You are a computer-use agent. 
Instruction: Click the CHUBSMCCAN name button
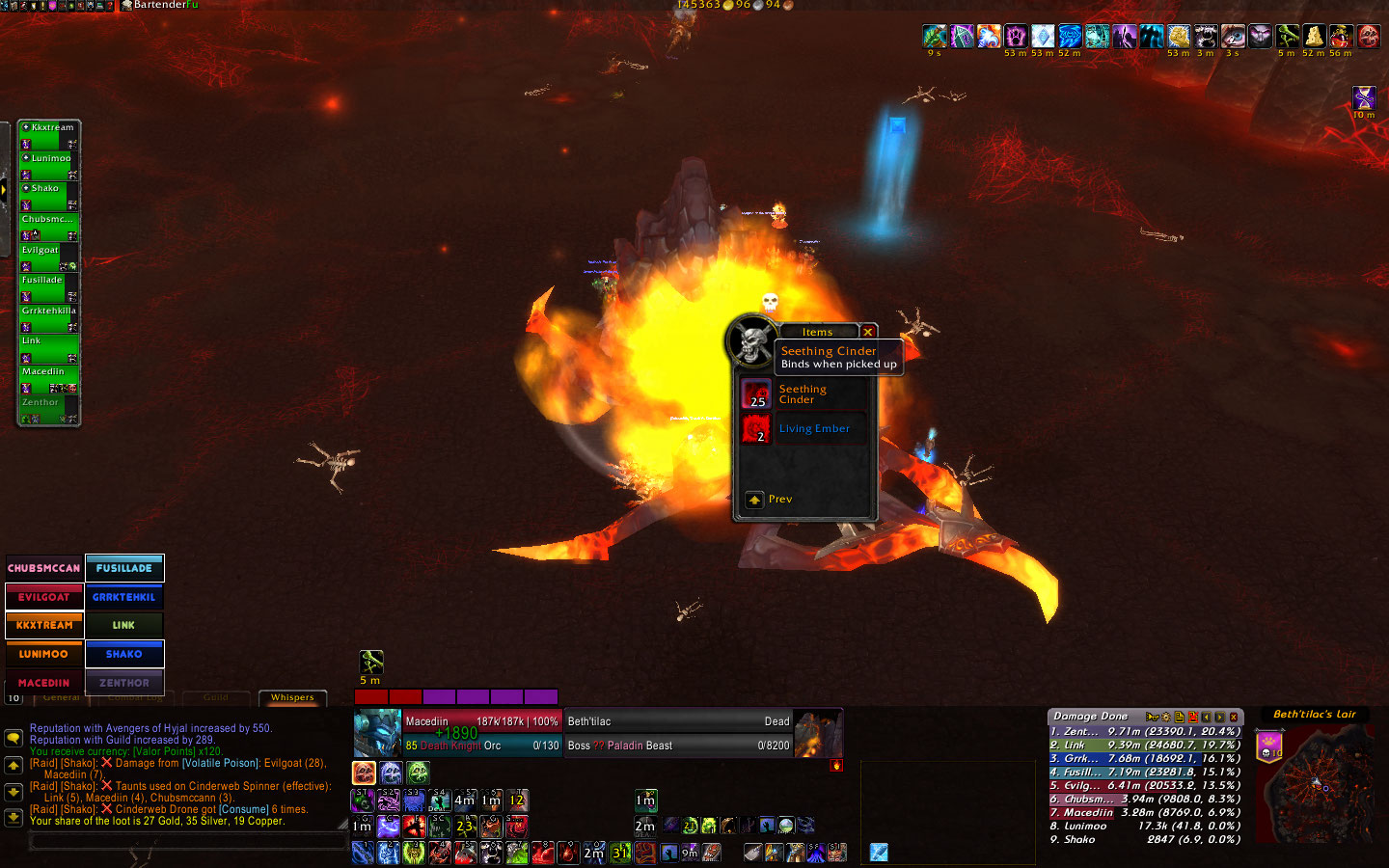44,568
